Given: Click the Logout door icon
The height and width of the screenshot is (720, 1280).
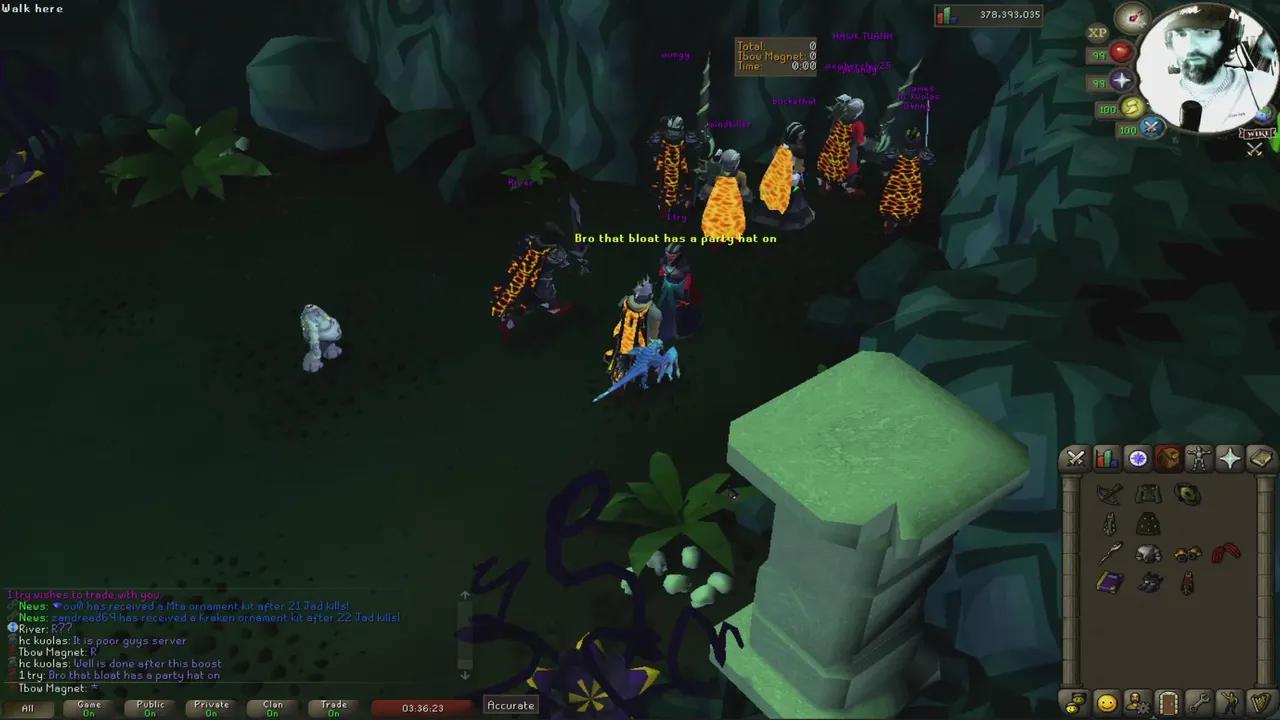Looking at the screenshot, I should (1168, 702).
